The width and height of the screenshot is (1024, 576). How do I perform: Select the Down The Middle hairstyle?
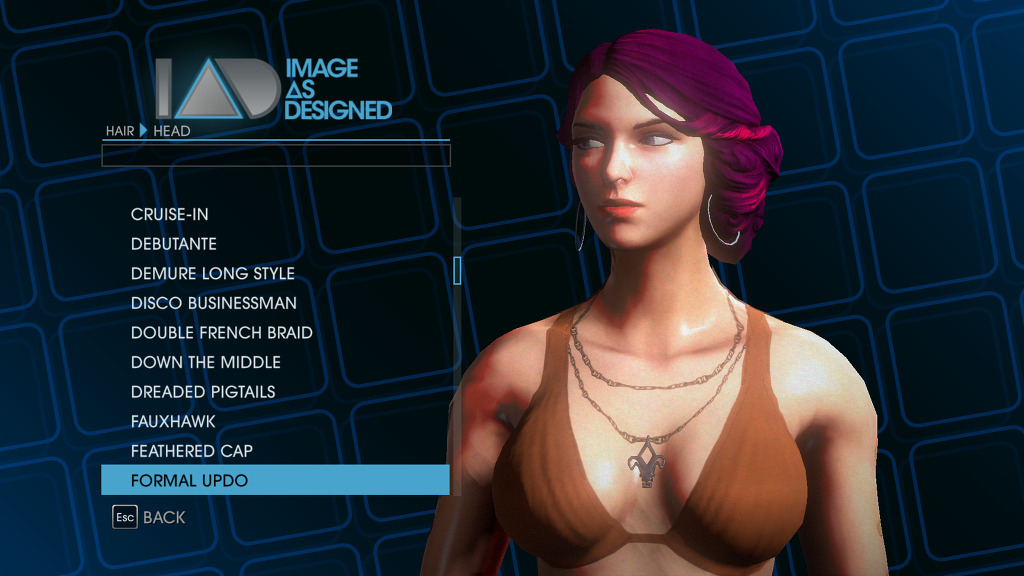(206, 362)
